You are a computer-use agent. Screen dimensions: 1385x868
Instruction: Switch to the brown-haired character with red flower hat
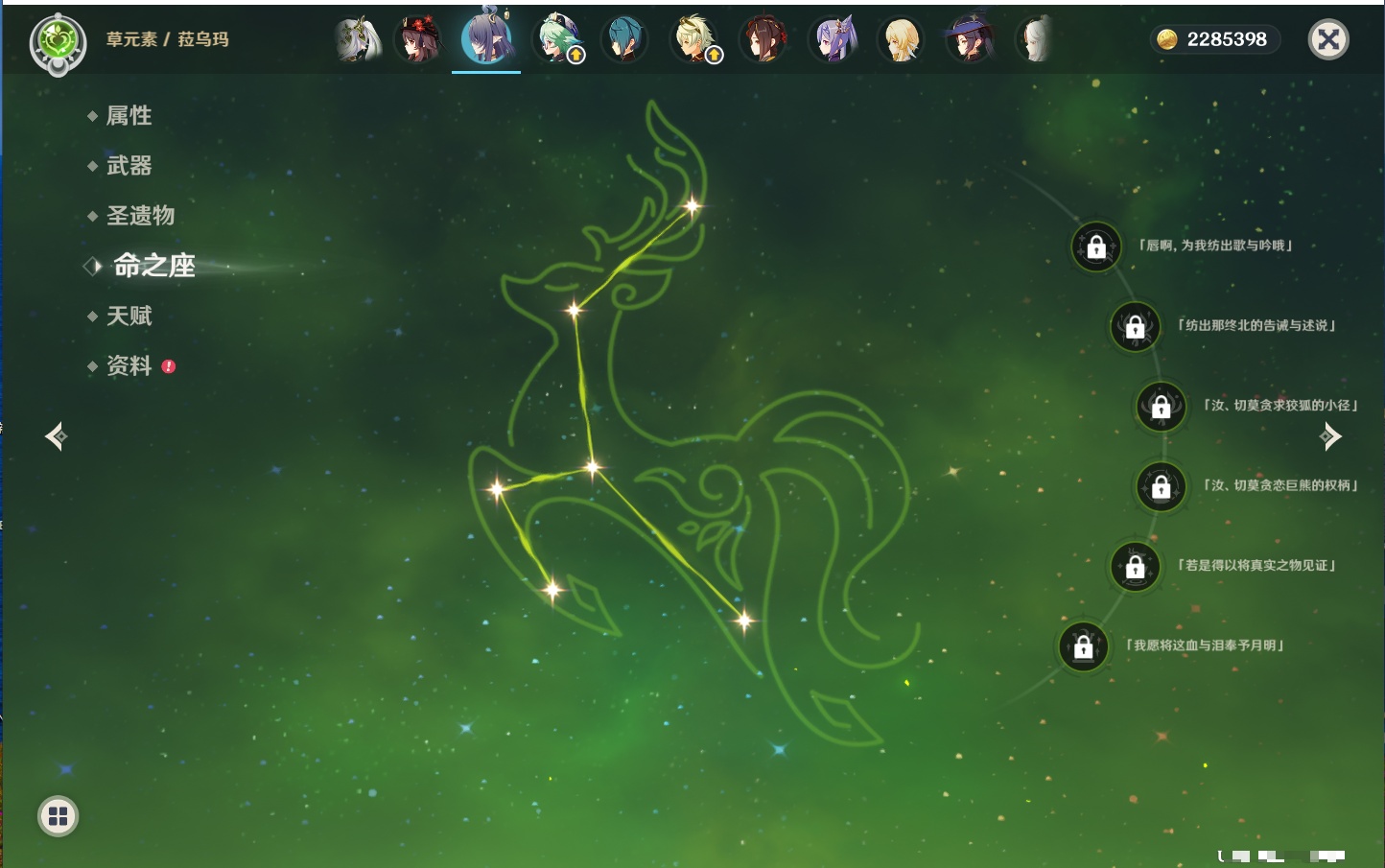[419, 40]
